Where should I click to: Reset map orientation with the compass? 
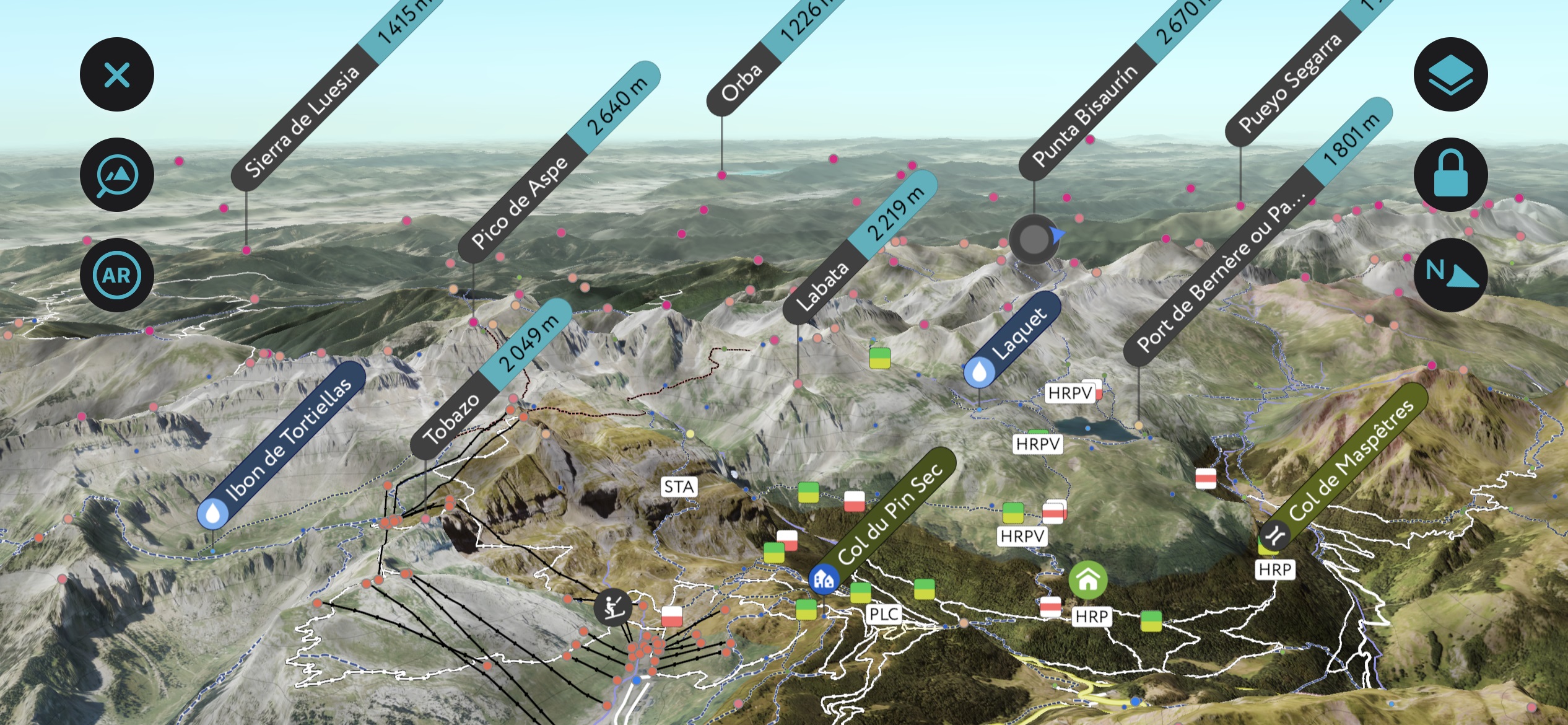1451,275
